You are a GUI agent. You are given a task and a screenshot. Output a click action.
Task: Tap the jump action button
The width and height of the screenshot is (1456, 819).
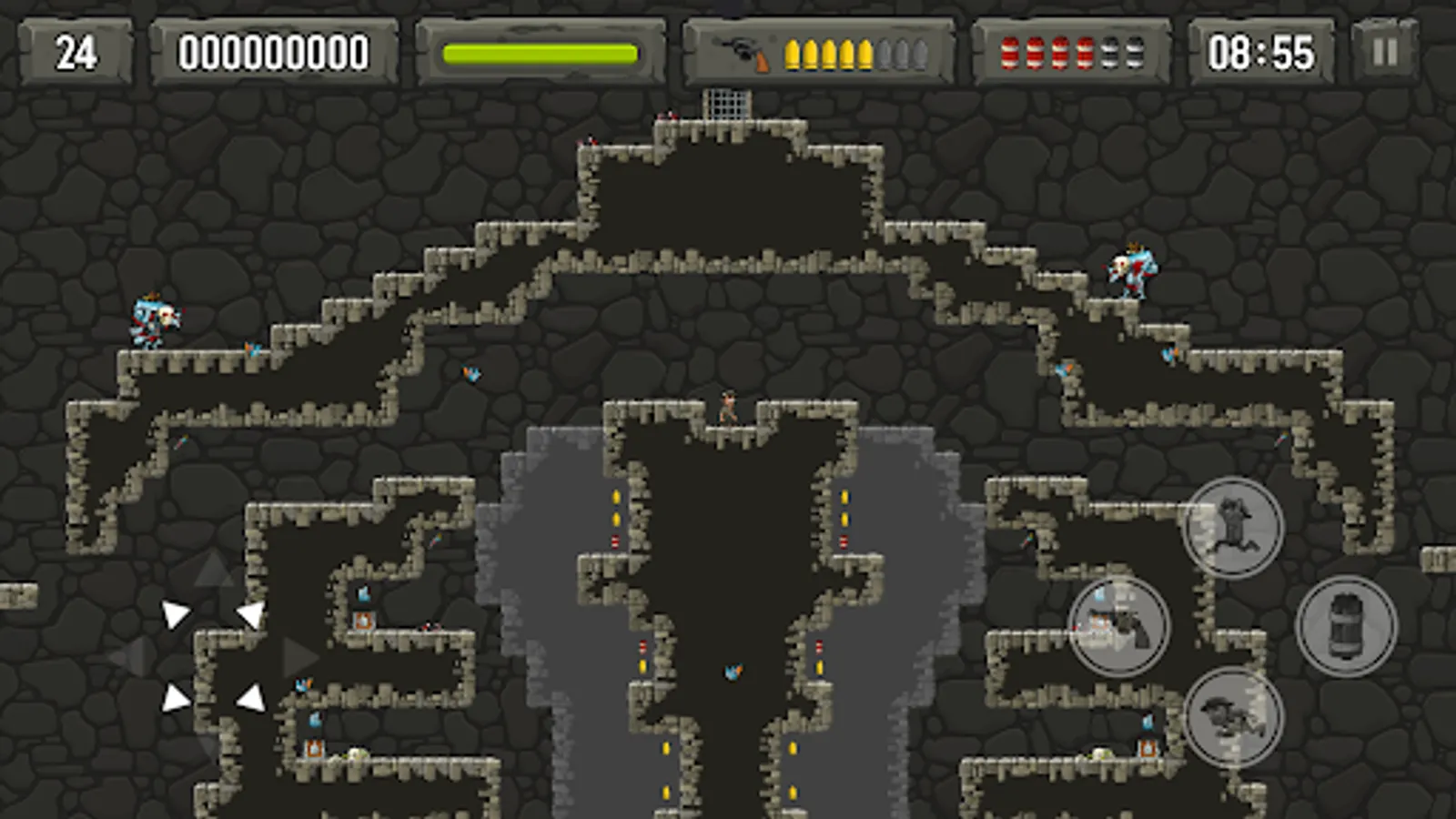(x=1232, y=528)
